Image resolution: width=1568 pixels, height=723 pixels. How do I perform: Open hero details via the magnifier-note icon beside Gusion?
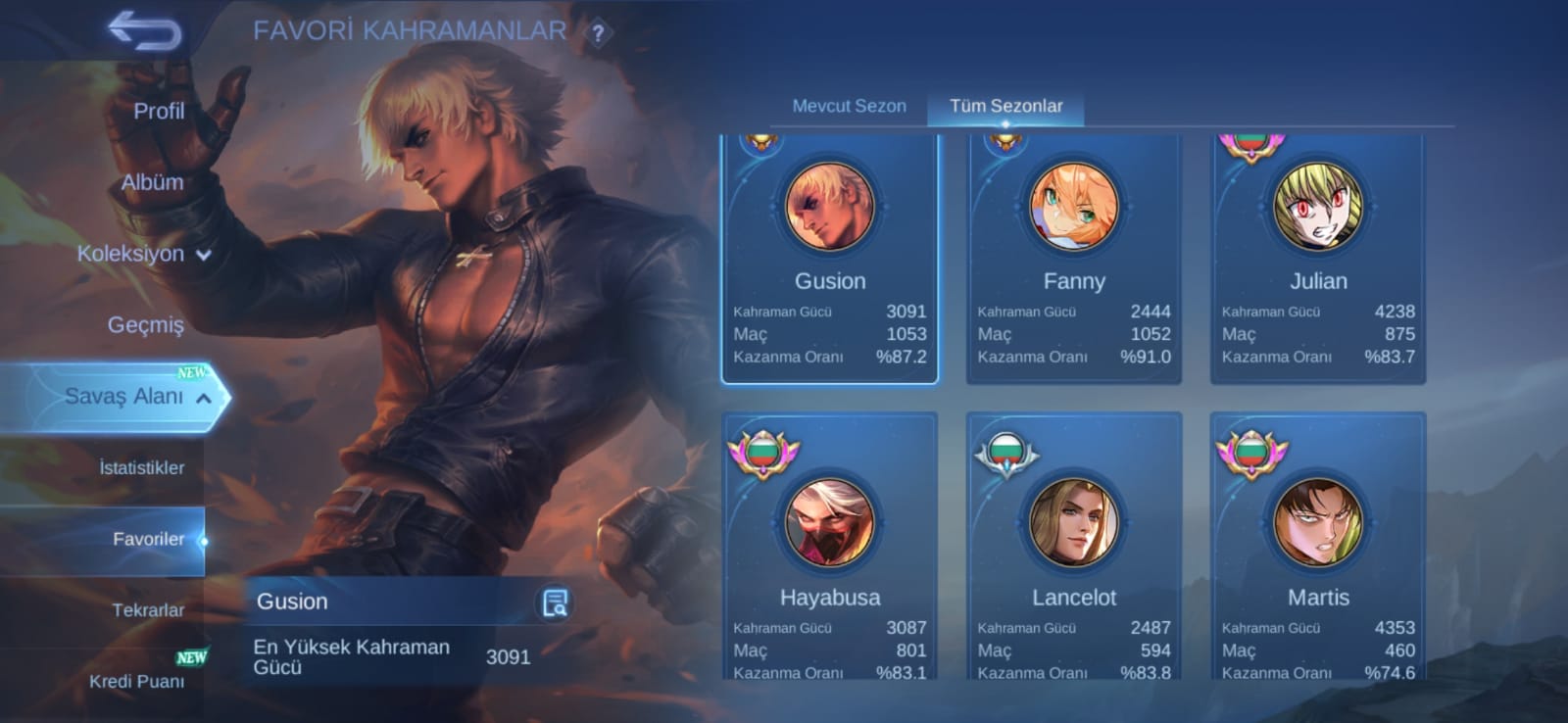click(x=554, y=601)
